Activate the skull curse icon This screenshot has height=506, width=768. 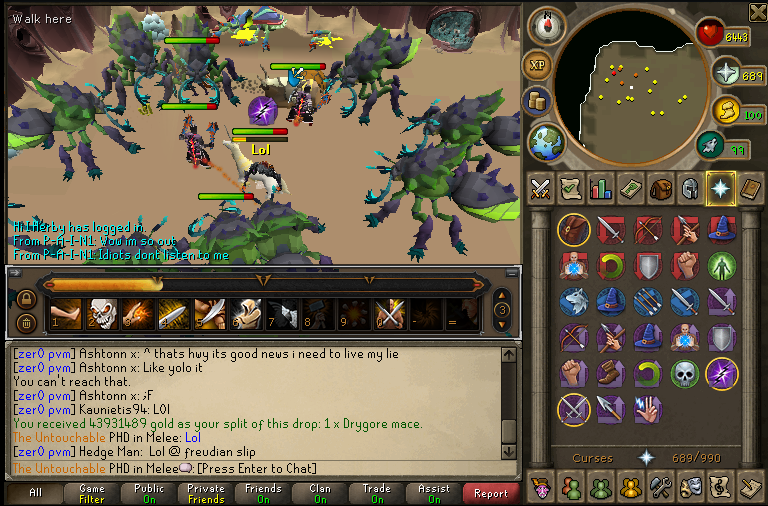coord(684,373)
